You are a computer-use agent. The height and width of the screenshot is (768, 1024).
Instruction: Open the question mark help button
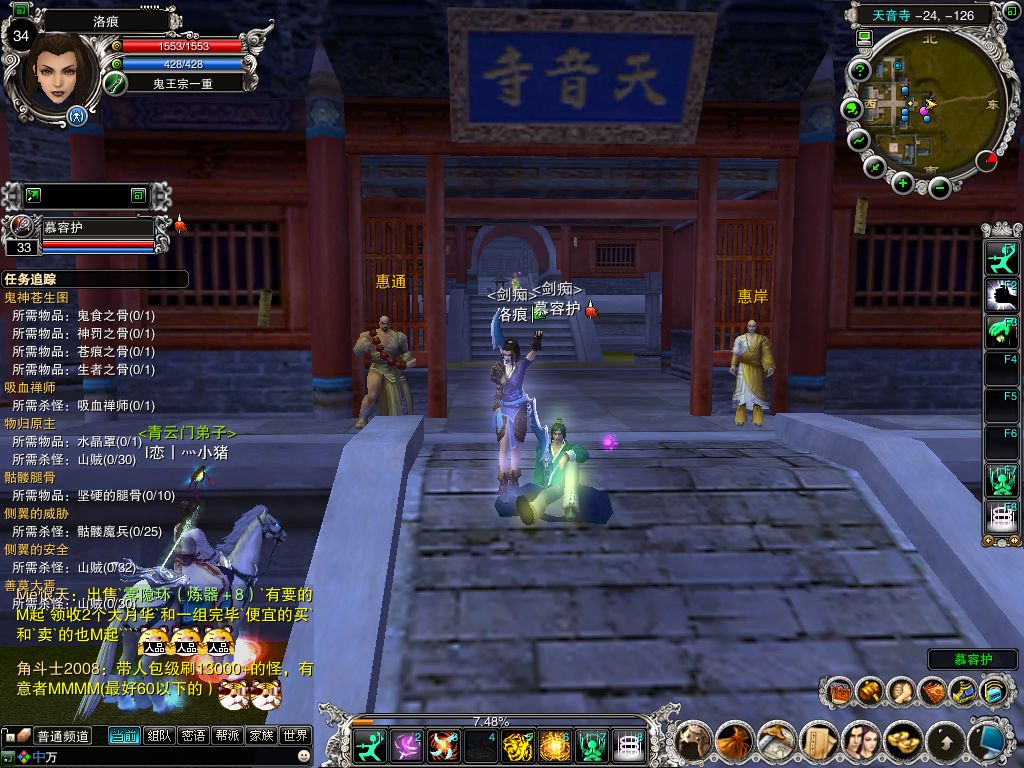tap(859, 71)
